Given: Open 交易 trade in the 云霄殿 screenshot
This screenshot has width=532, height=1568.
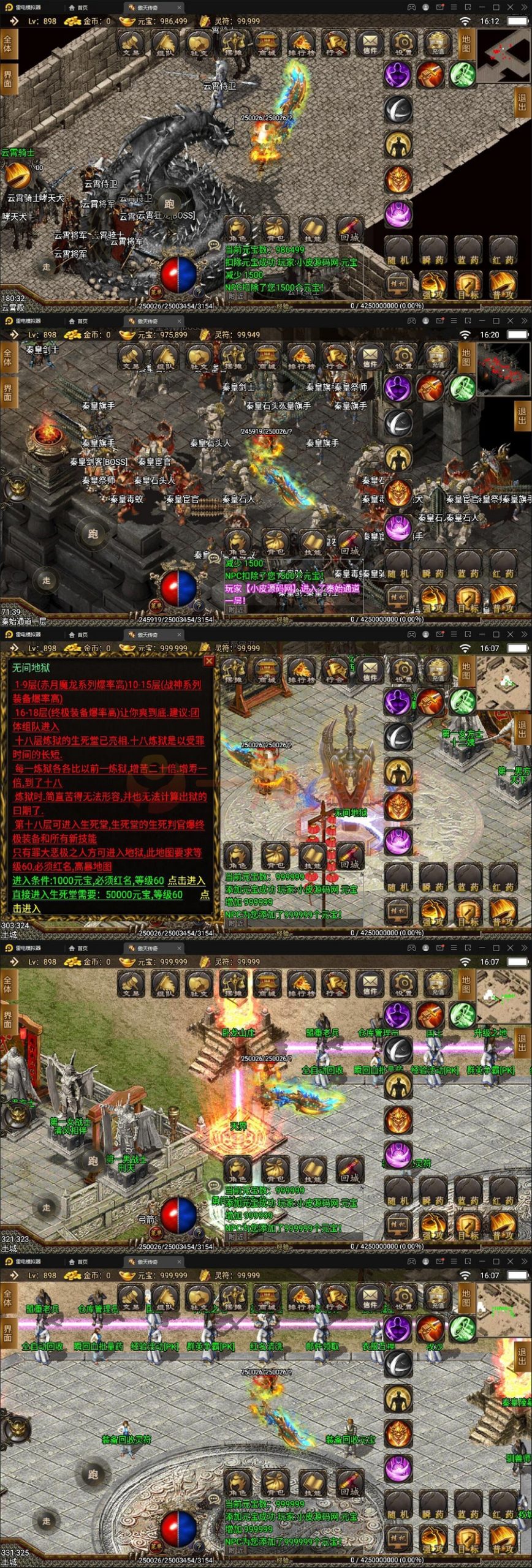Looking at the screenshot, I should tap(131, 44).
